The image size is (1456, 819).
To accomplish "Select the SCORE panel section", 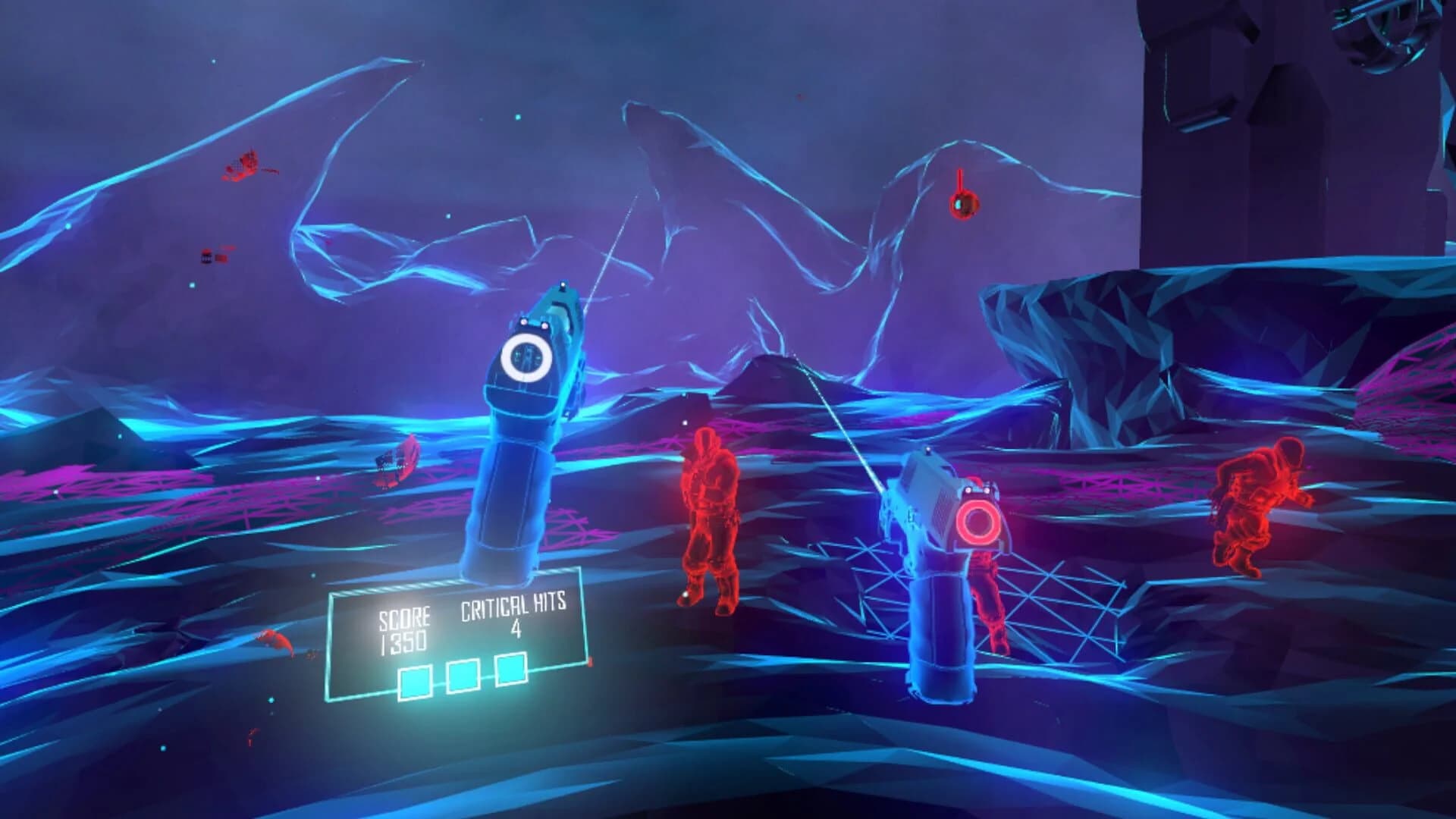I will [404, 629].
